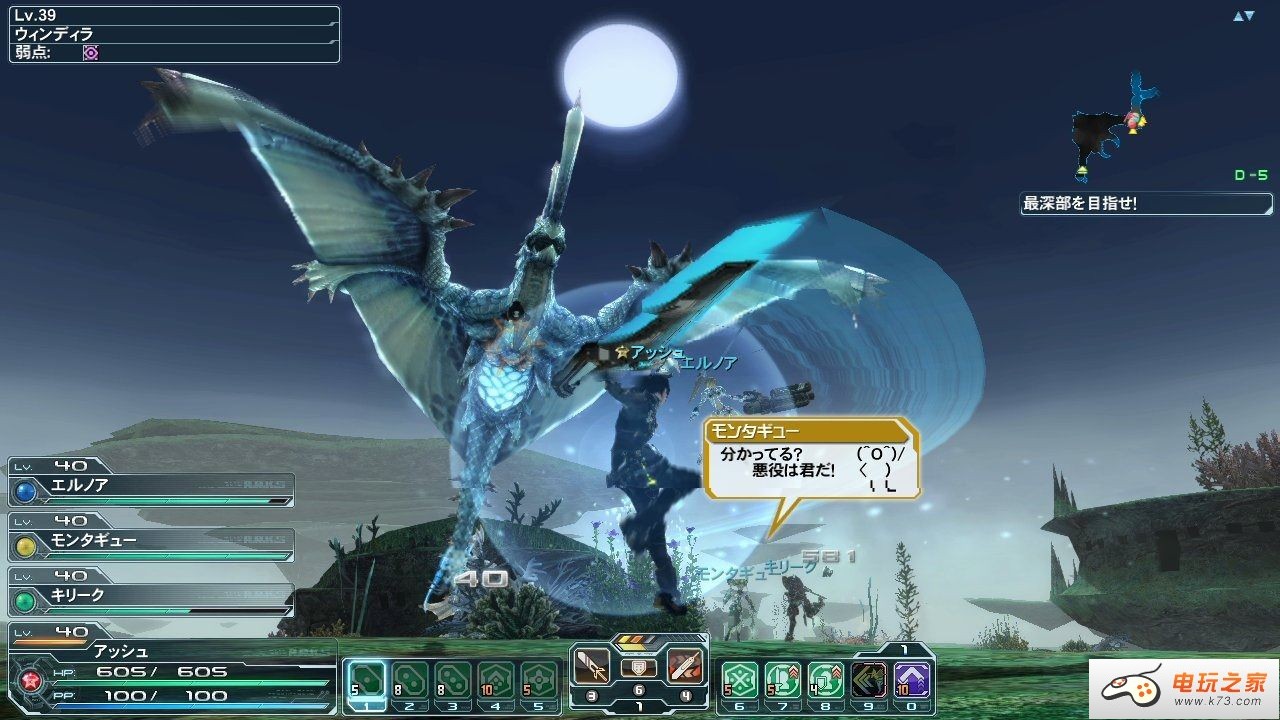Open the 最深部を目指せ! objective tracker
The height and width of the screenshot is (720, 1280).
[x=1146, y=204]
